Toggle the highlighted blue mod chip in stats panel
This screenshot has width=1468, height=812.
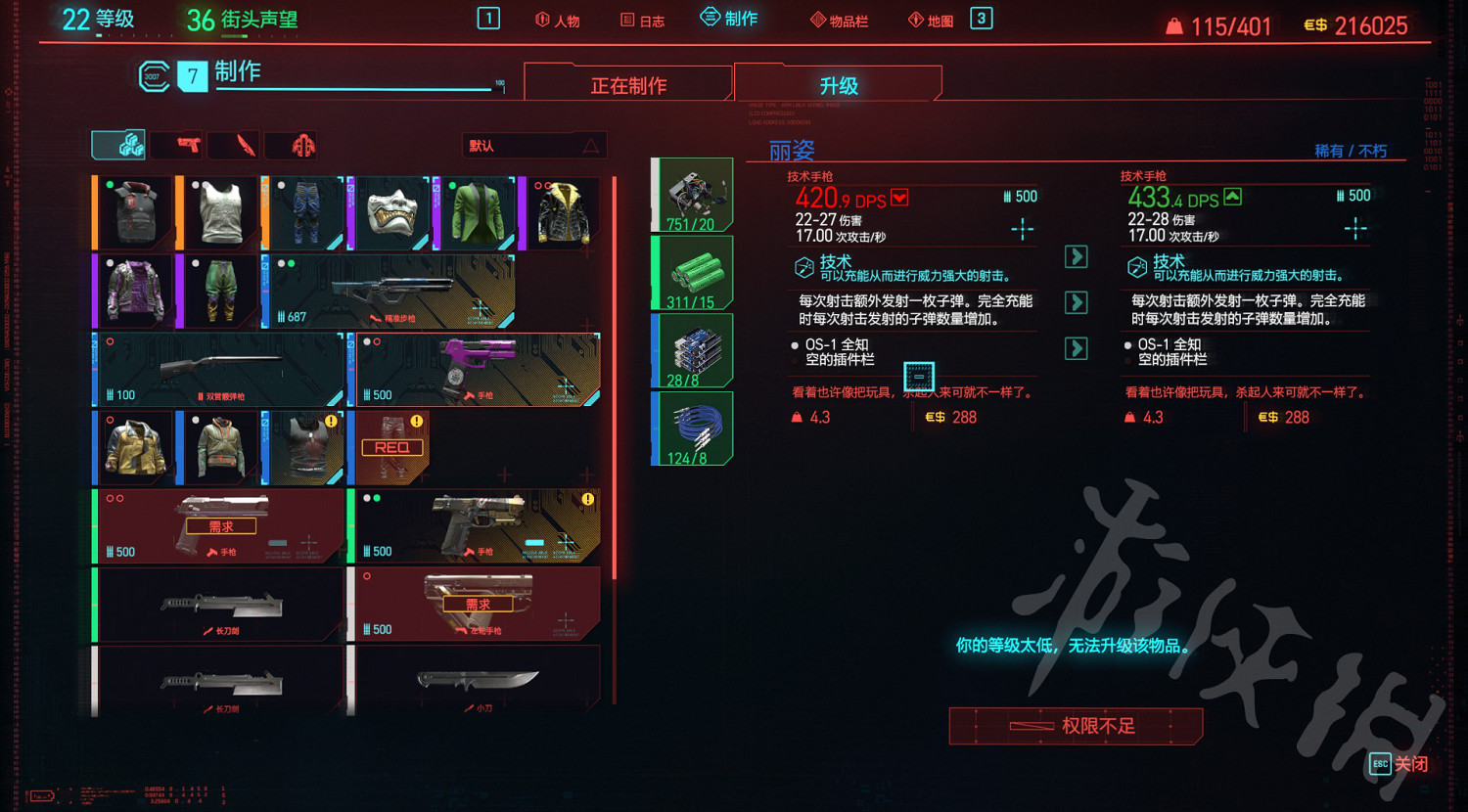click(919, 378)
